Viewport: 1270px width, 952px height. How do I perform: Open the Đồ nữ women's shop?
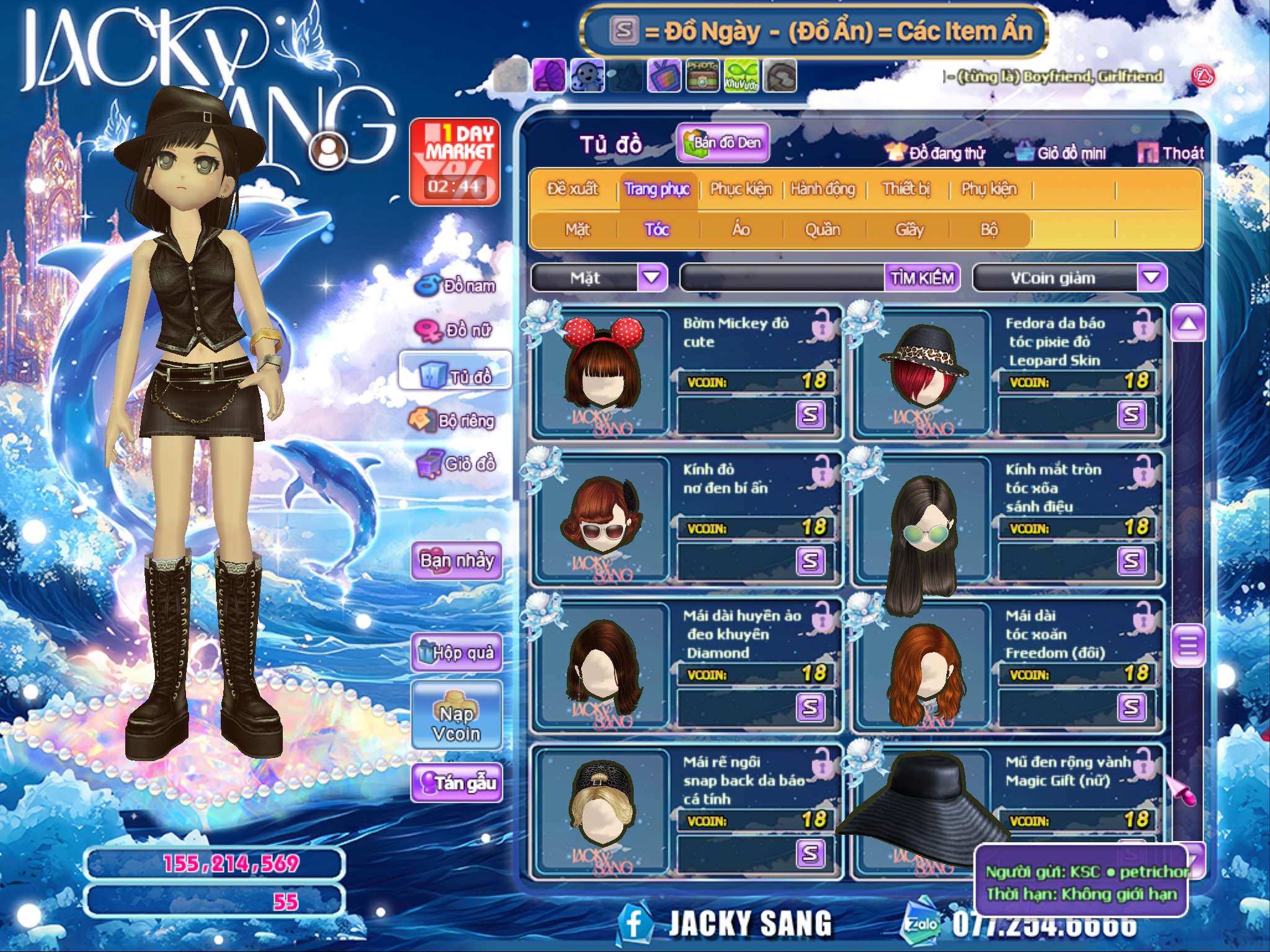point(458,330)
